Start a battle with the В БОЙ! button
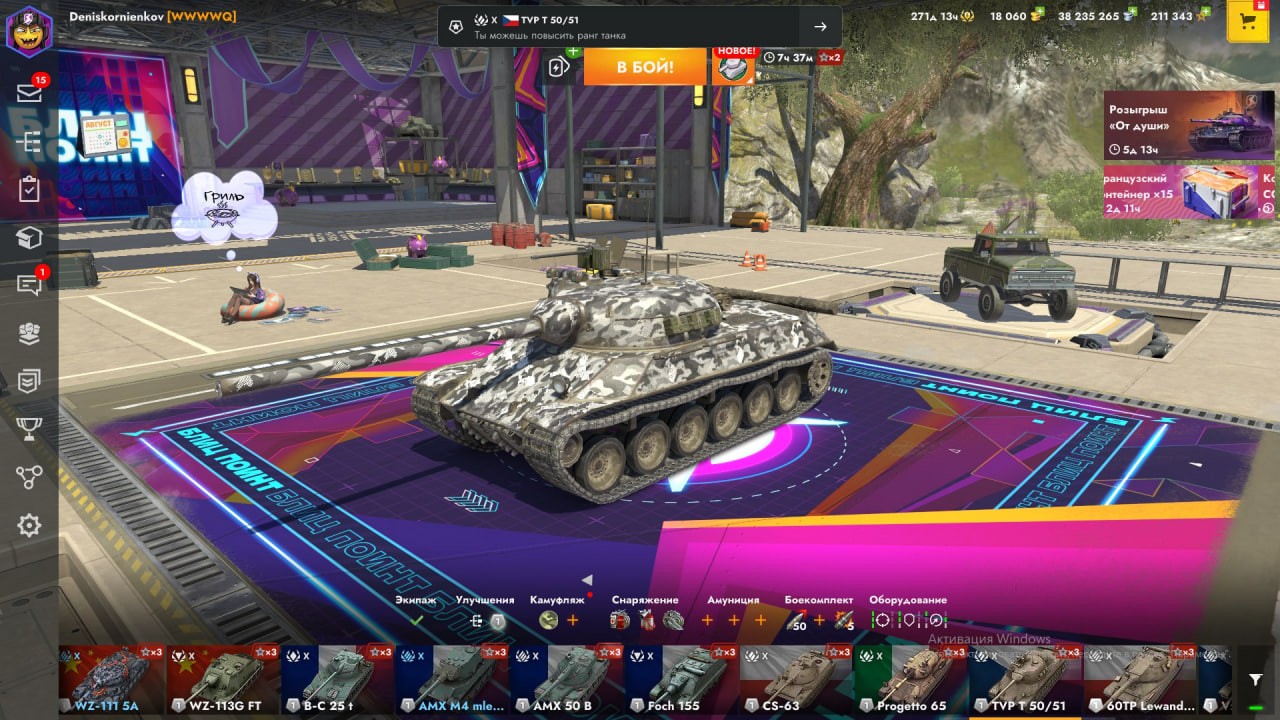 click(x=644, y=67)
